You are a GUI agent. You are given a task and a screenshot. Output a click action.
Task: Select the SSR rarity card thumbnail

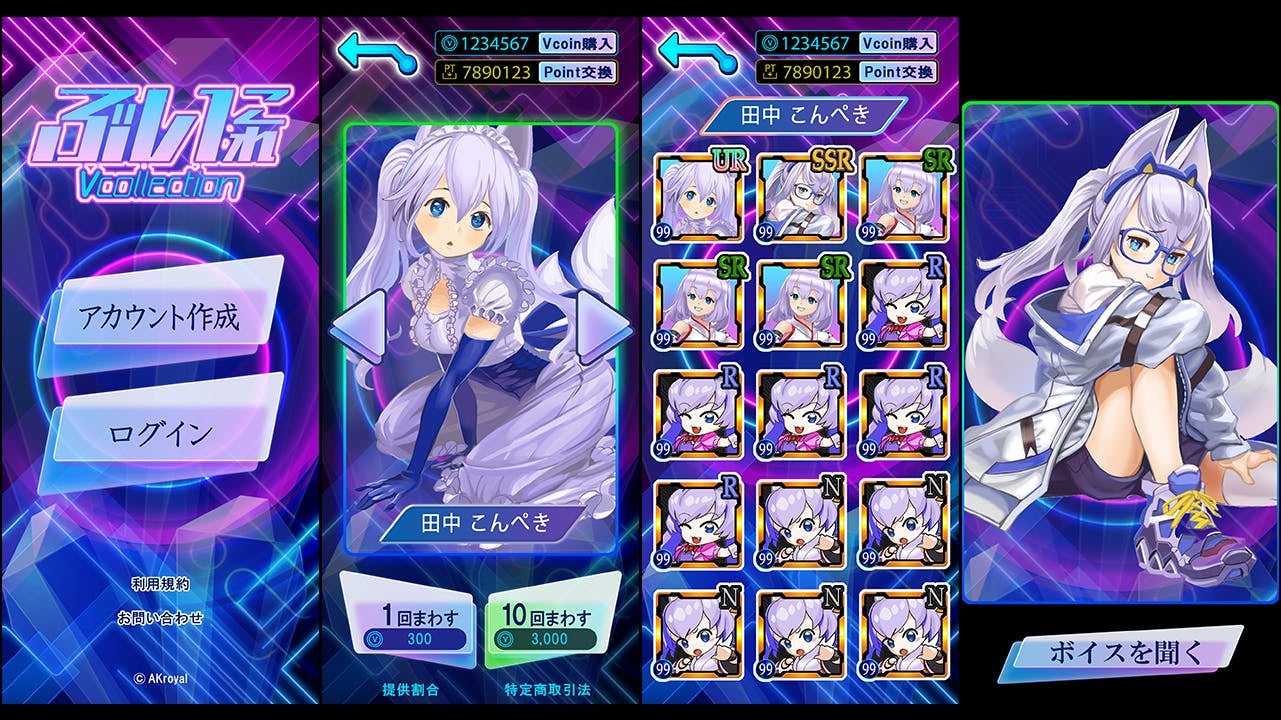pyautogui.click(x=801, y=197)
